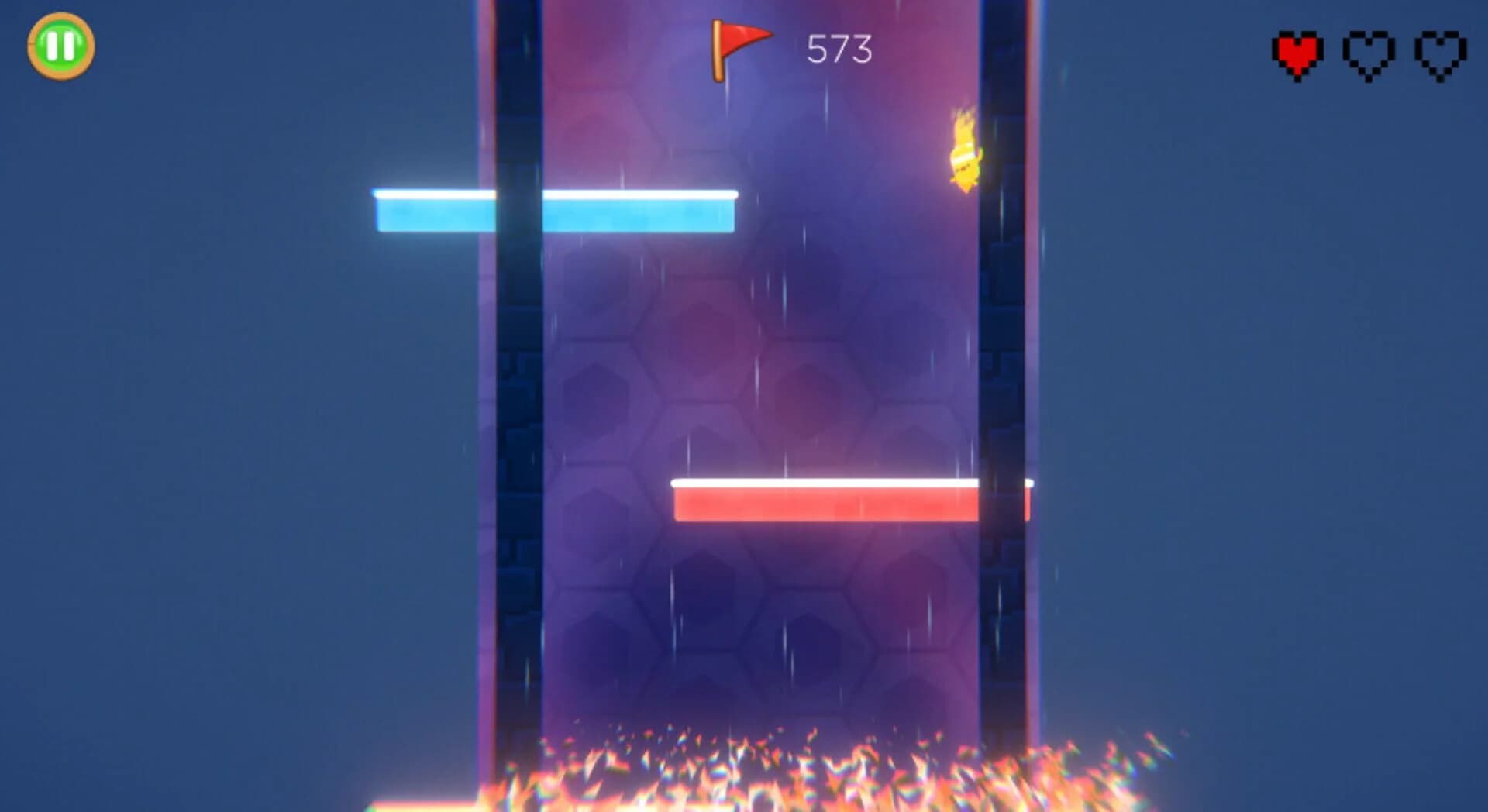Click the pixelated heart health indicator area
The width and height of the screenshot is (1488, 812).
pos(1368,53)
